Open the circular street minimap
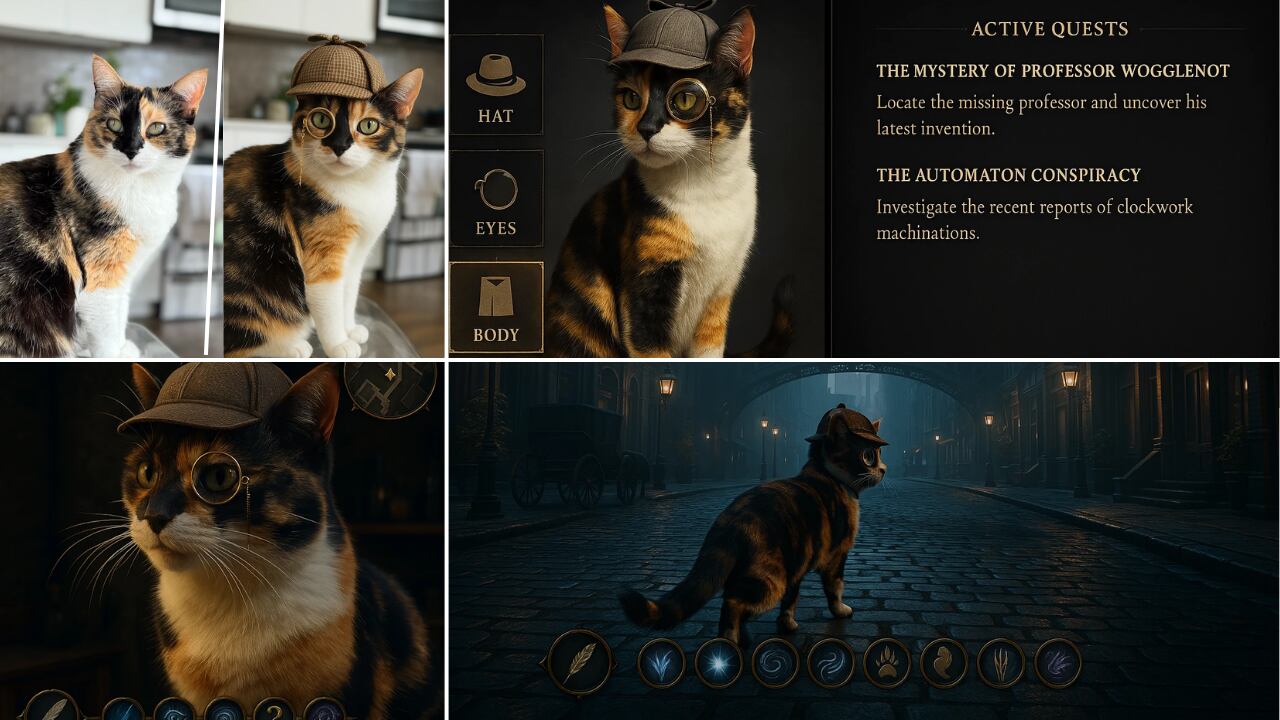The image size is (1280, 720). click(x=390, y=387)
